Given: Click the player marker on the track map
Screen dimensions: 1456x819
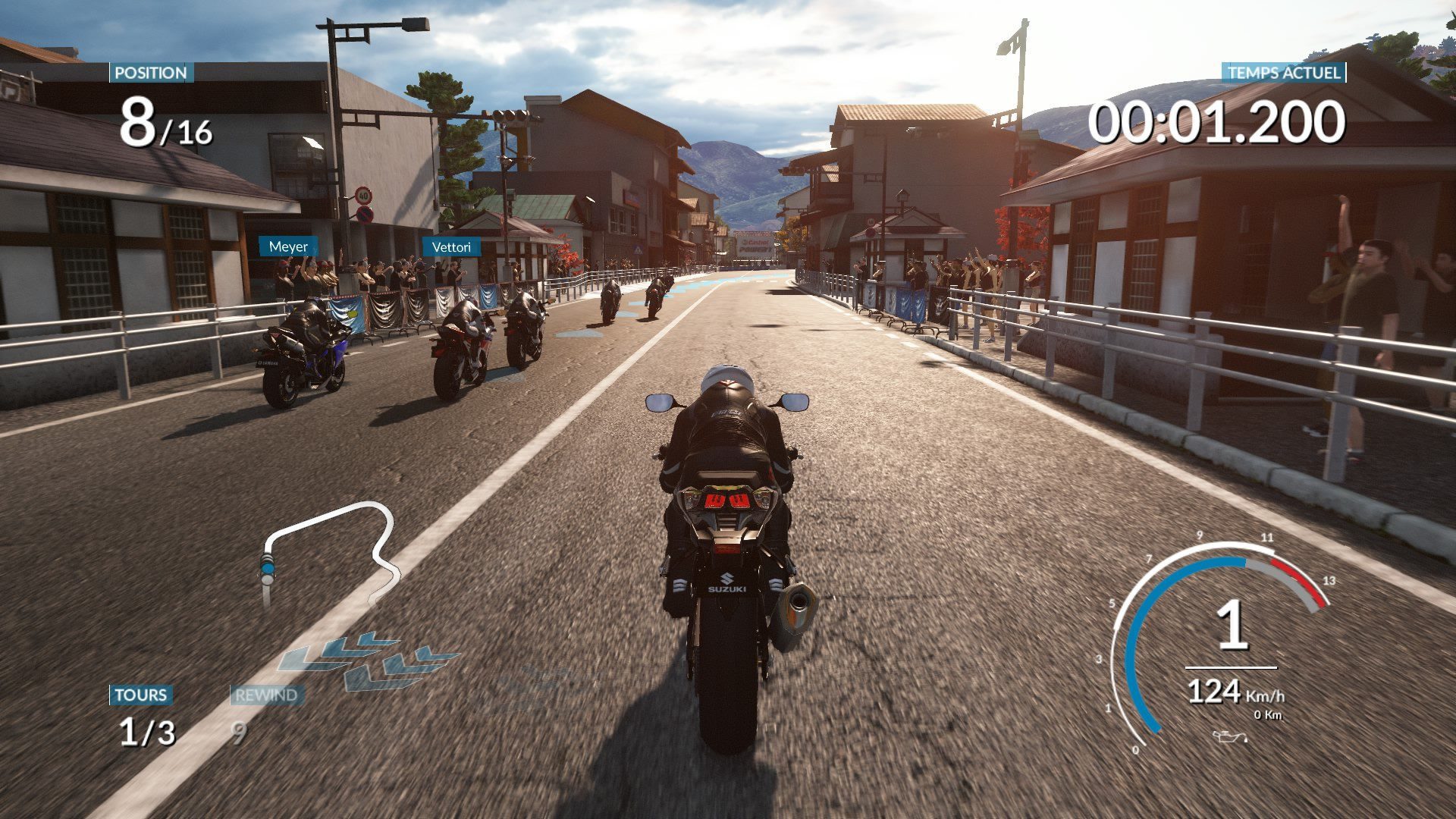Looking at the screenshot, I should 267,566.
